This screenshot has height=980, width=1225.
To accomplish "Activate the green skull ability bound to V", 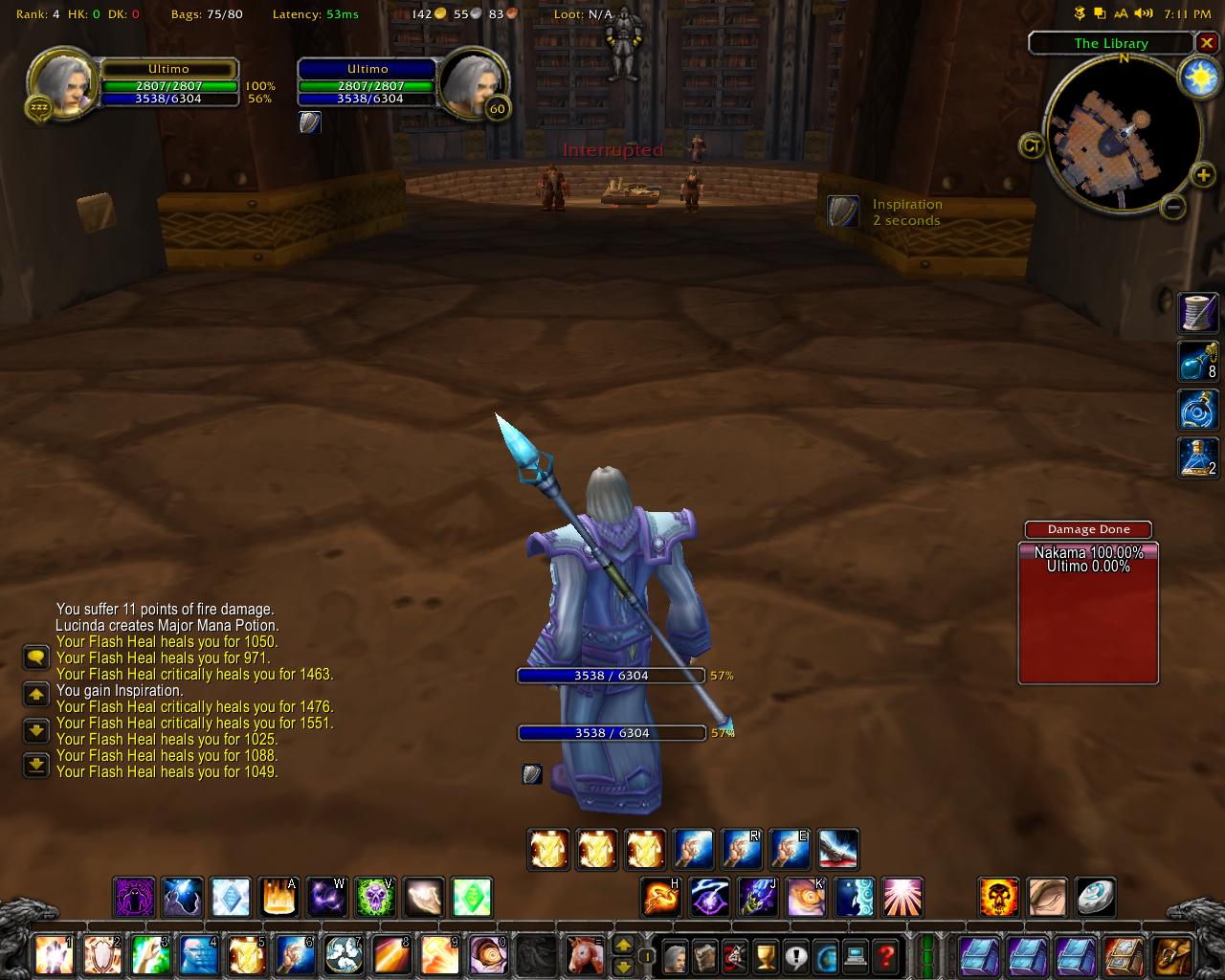I will (375, 898).
